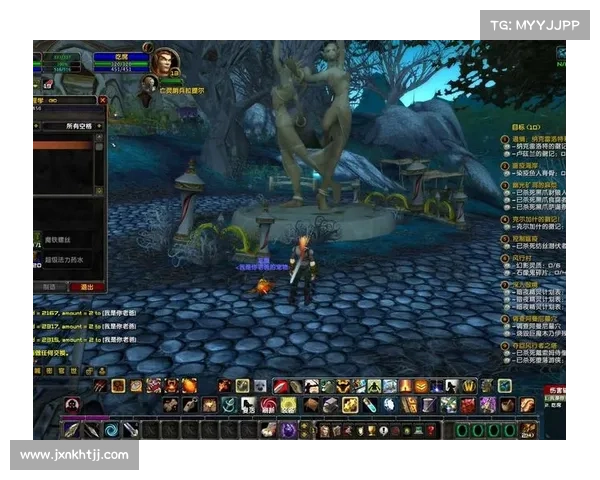Click the TG: MYYJJPP watermark label

click(536, 25)
